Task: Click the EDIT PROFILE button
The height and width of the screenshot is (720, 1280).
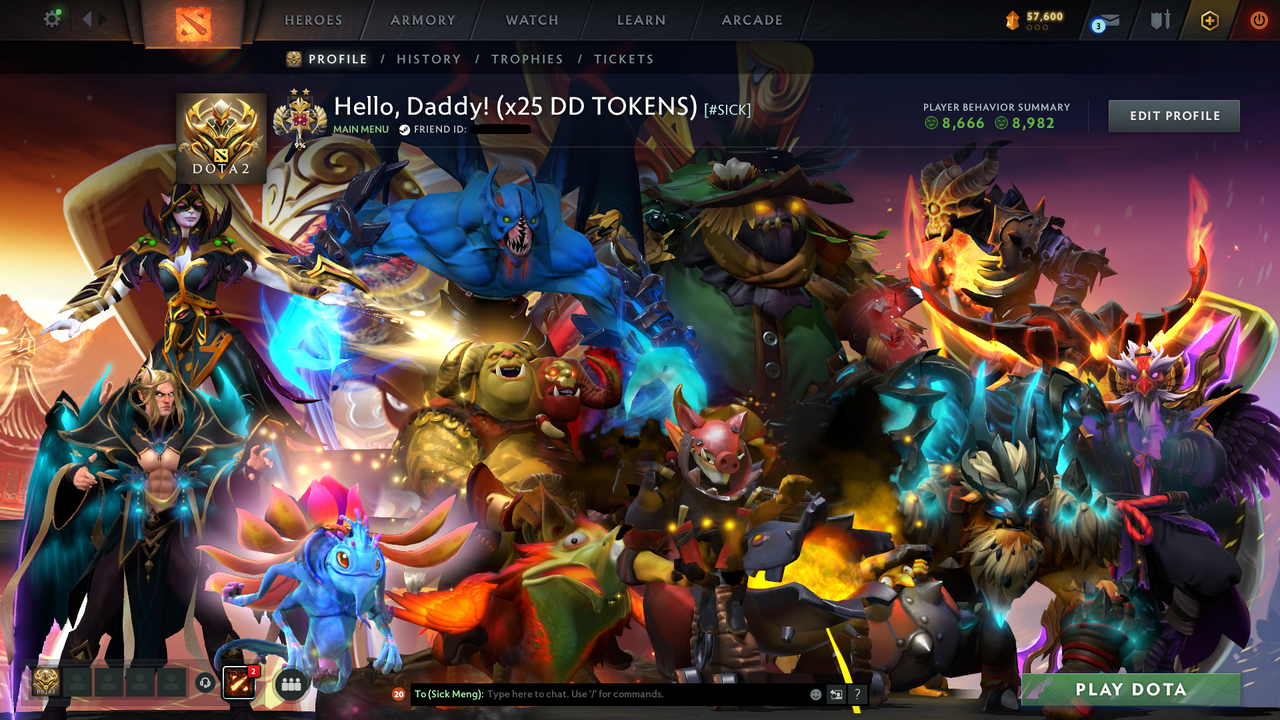Action: coord(1173,115)
